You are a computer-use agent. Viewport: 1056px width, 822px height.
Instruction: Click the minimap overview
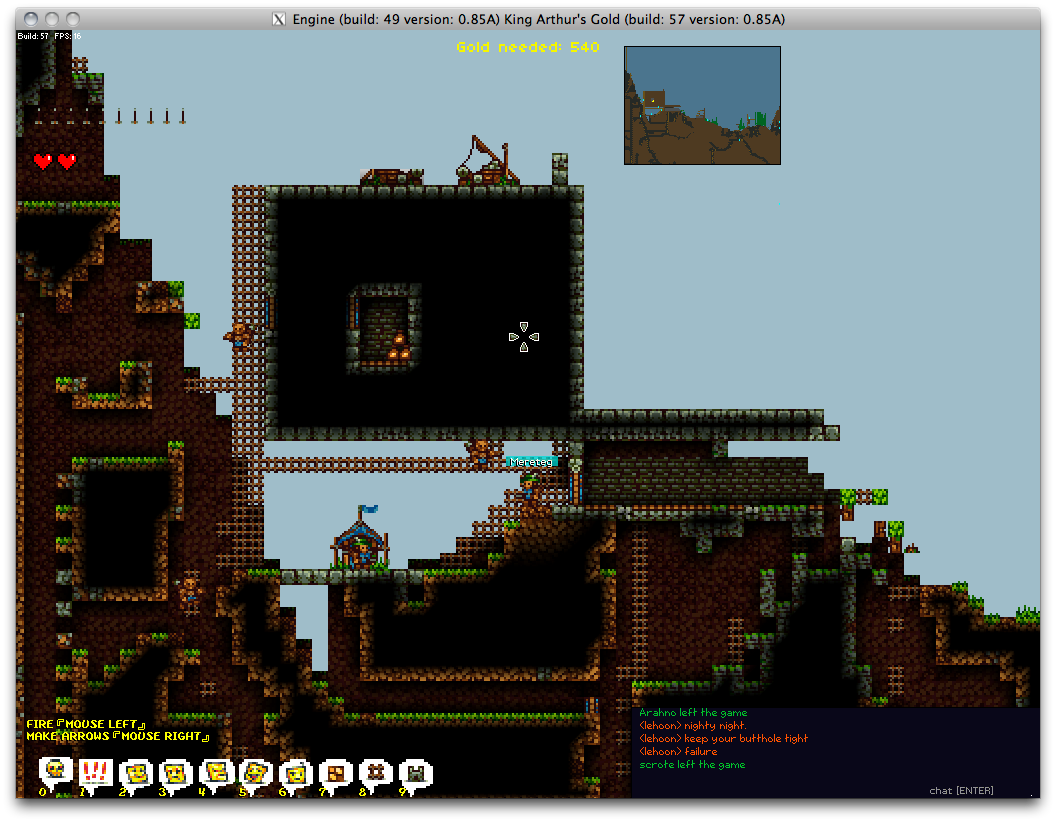coord(702,105)
